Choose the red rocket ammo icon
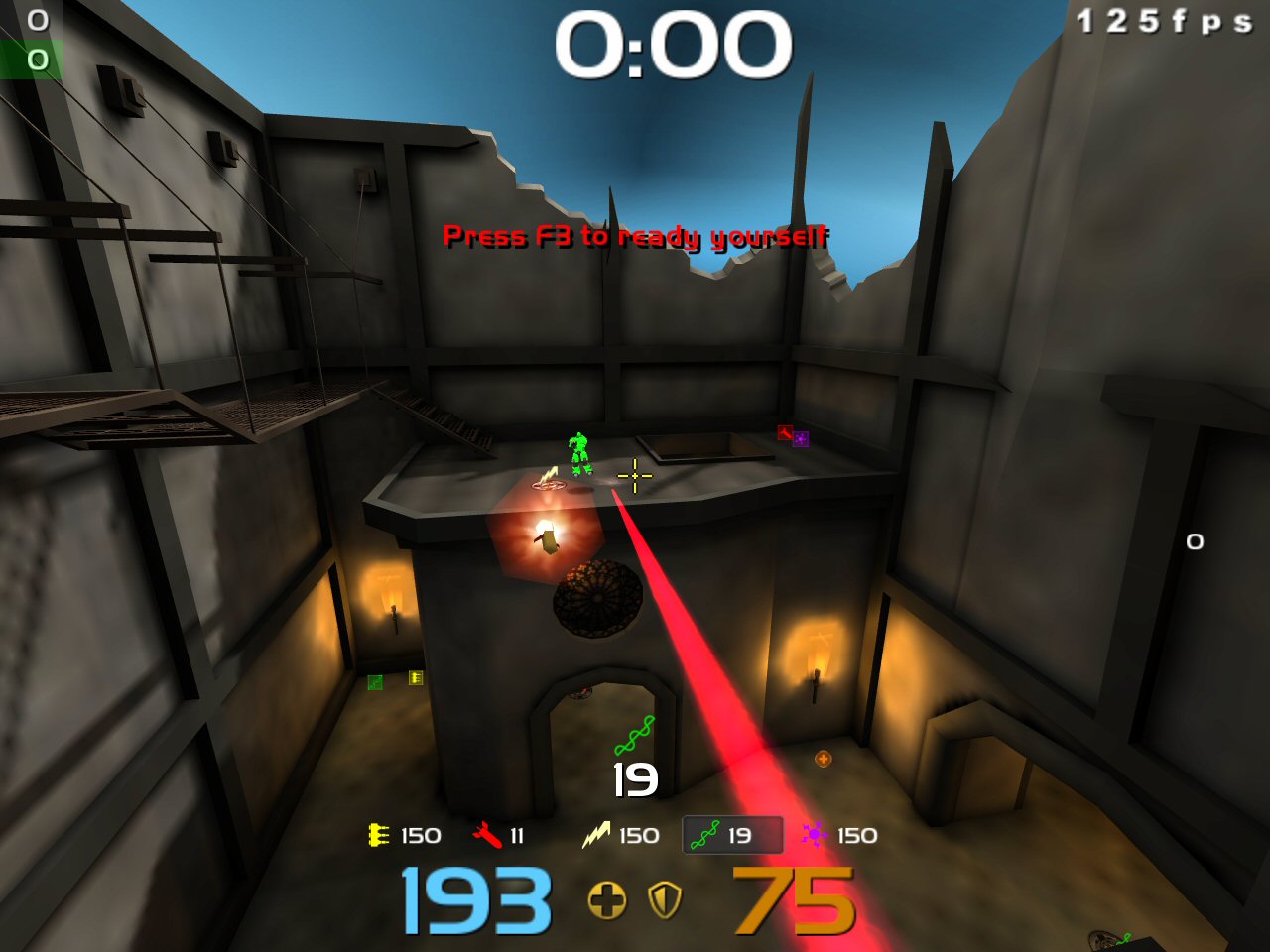The image size is (1270, 952). pyautogui.click(x=487, y=836)
